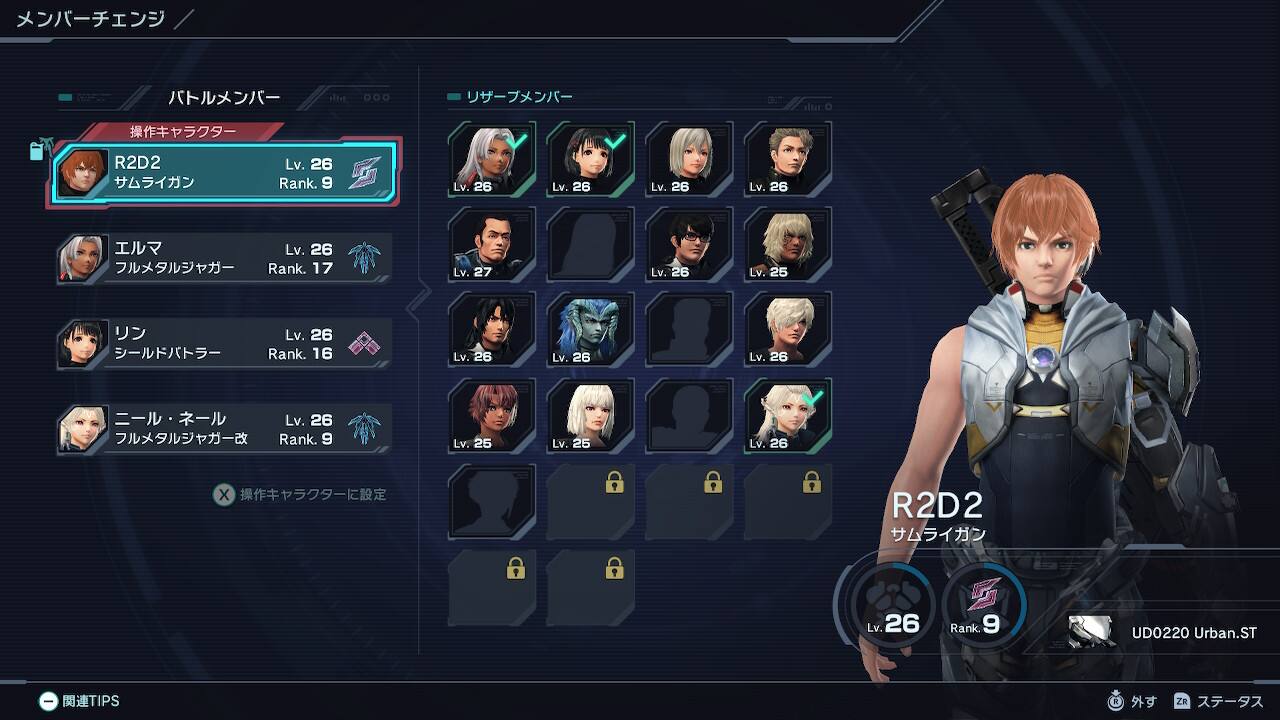Select the gray bob-haired woman reserve portrait
1280x720 pixels.
pos(689,158)
